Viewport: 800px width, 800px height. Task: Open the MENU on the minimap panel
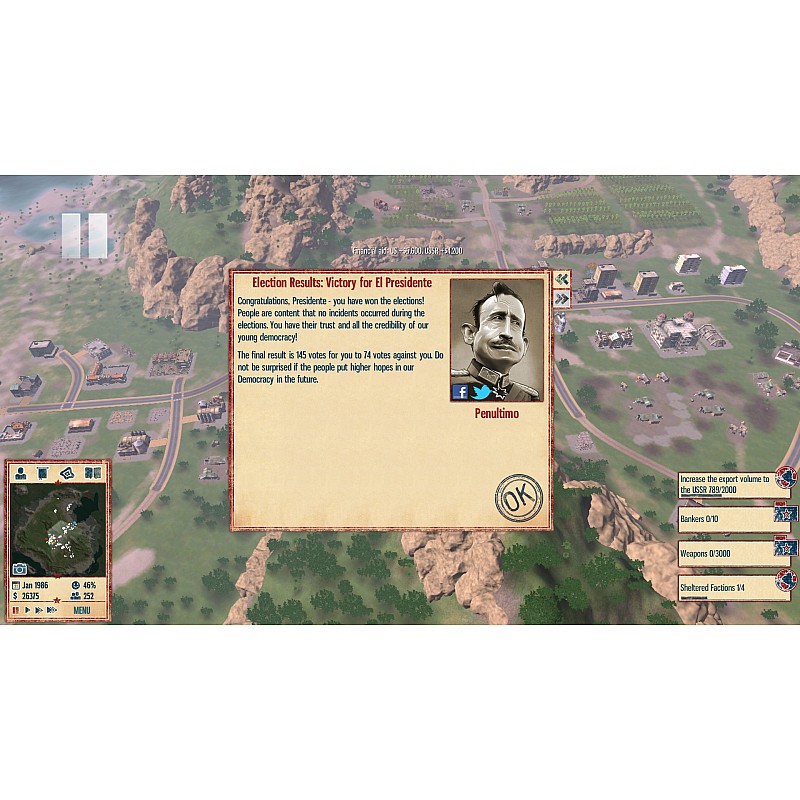82,610
